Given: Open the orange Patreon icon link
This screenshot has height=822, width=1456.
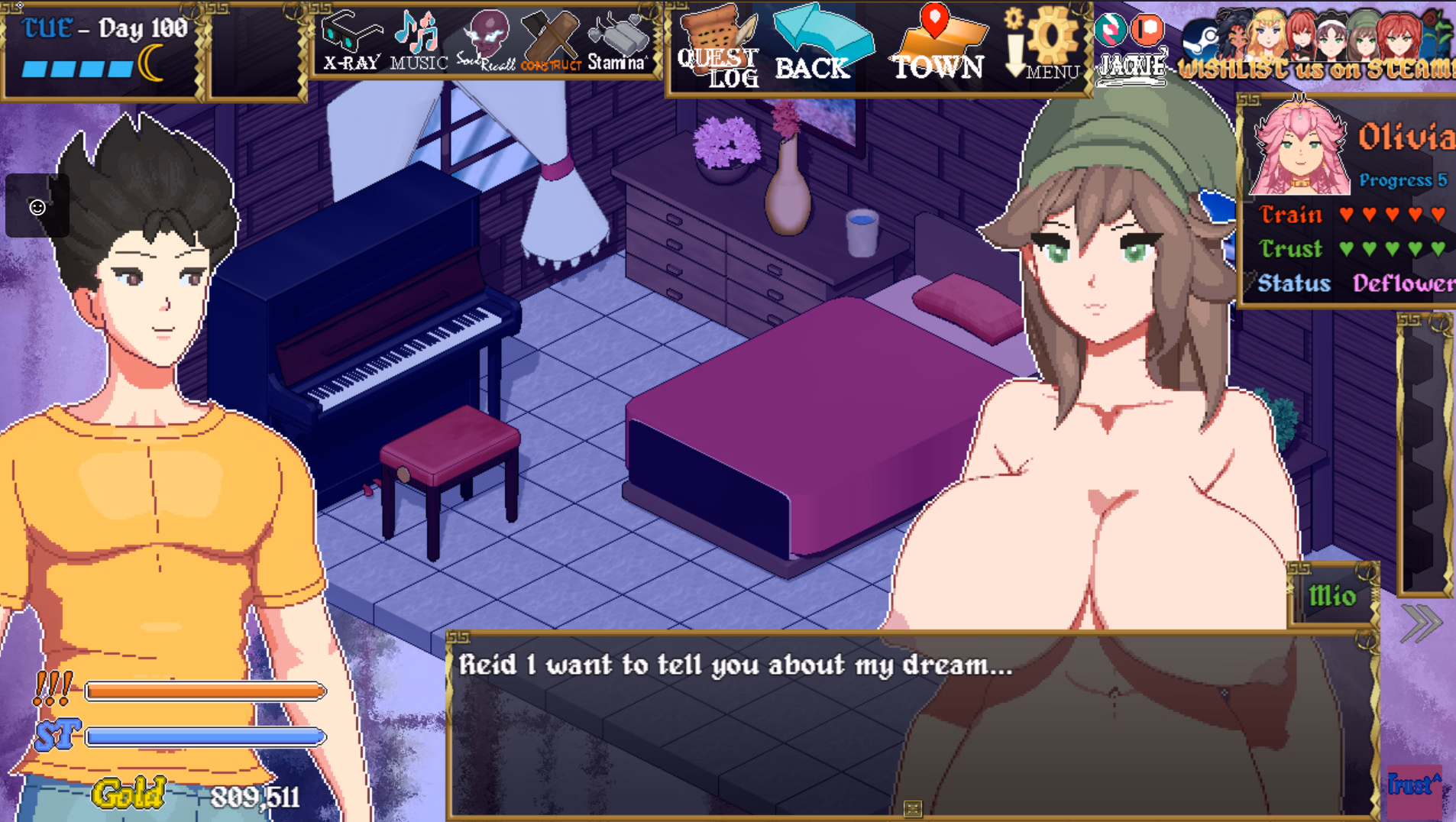Looking at the screenshot, I should pos(1147,30).
